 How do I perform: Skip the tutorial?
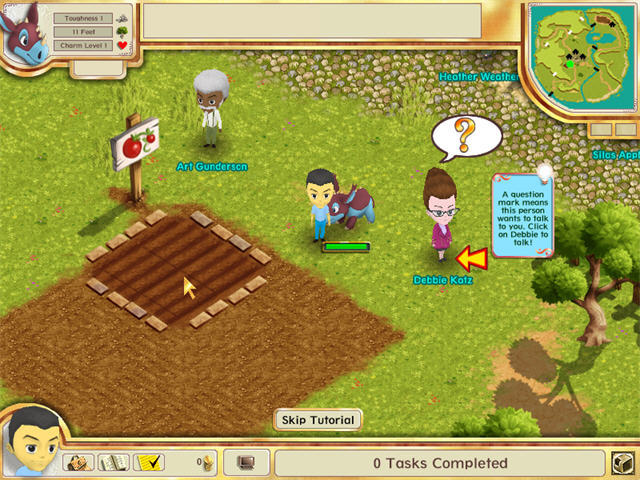point(317,420)
